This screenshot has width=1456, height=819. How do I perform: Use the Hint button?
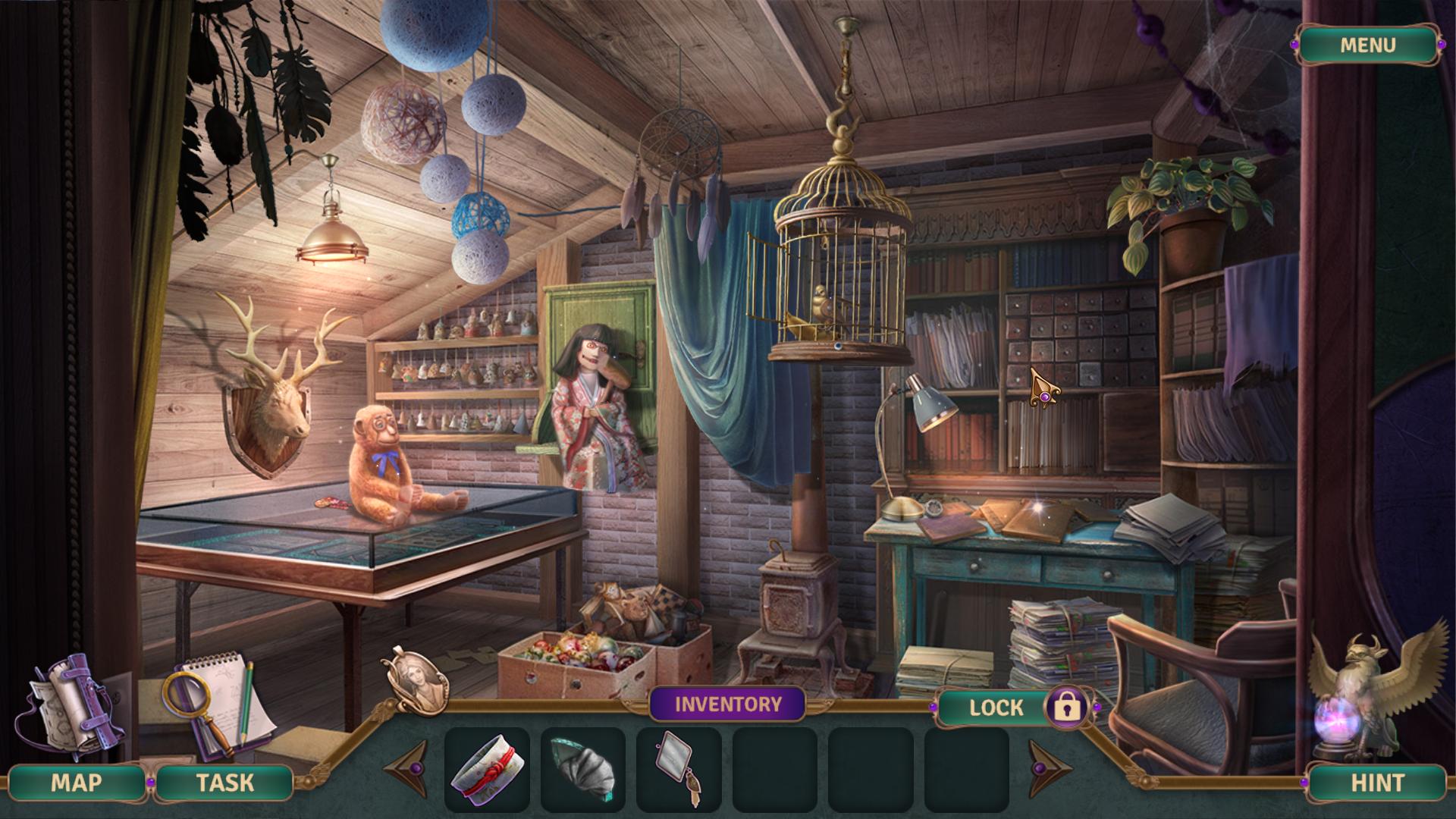pos(1377,783)
